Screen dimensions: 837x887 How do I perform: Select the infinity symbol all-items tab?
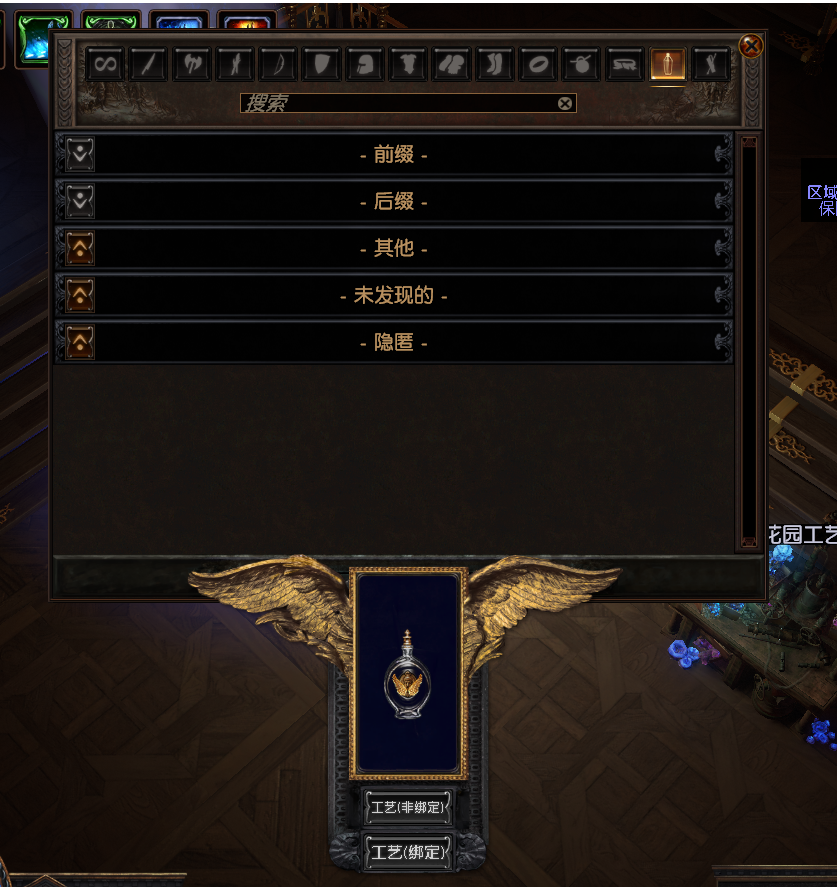click(104, 65)
